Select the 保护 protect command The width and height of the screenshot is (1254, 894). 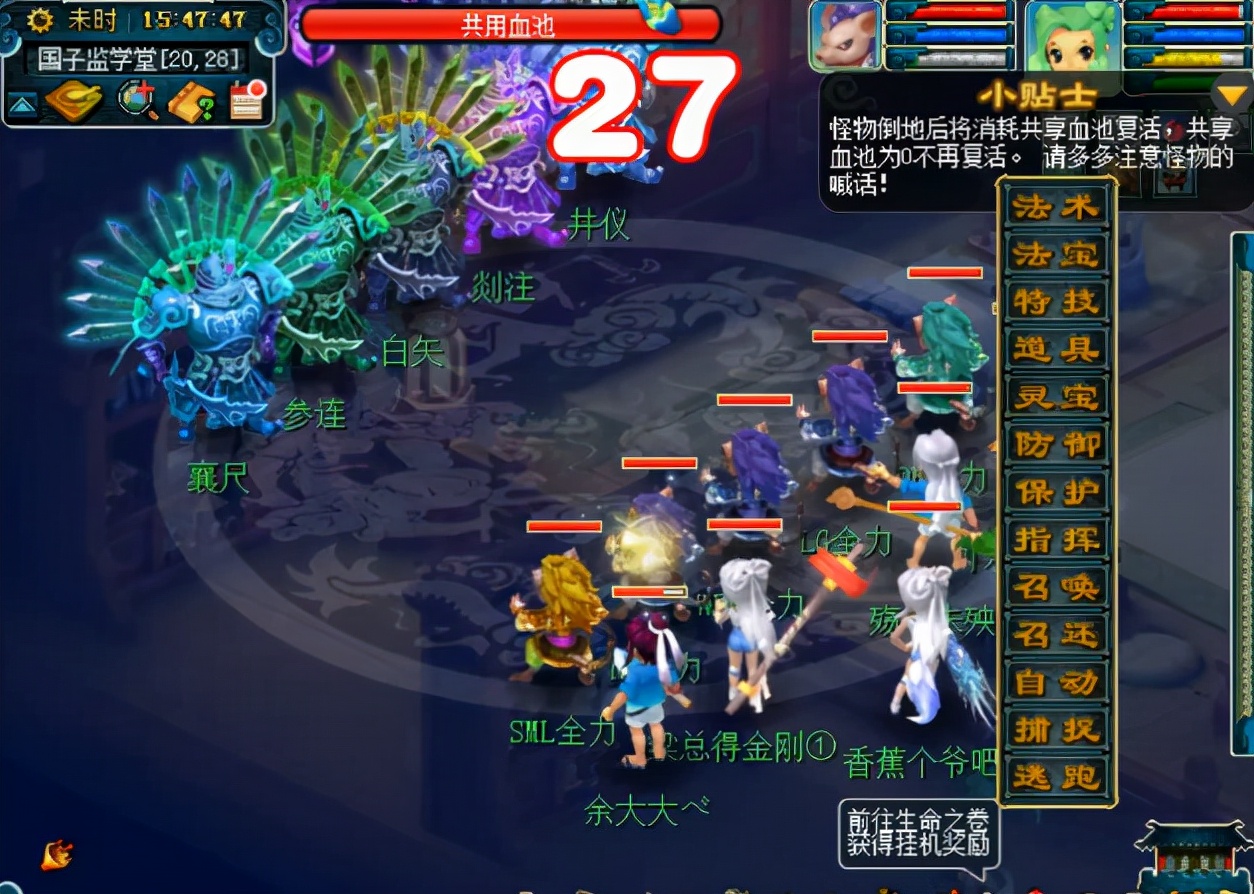[1056, 492]
